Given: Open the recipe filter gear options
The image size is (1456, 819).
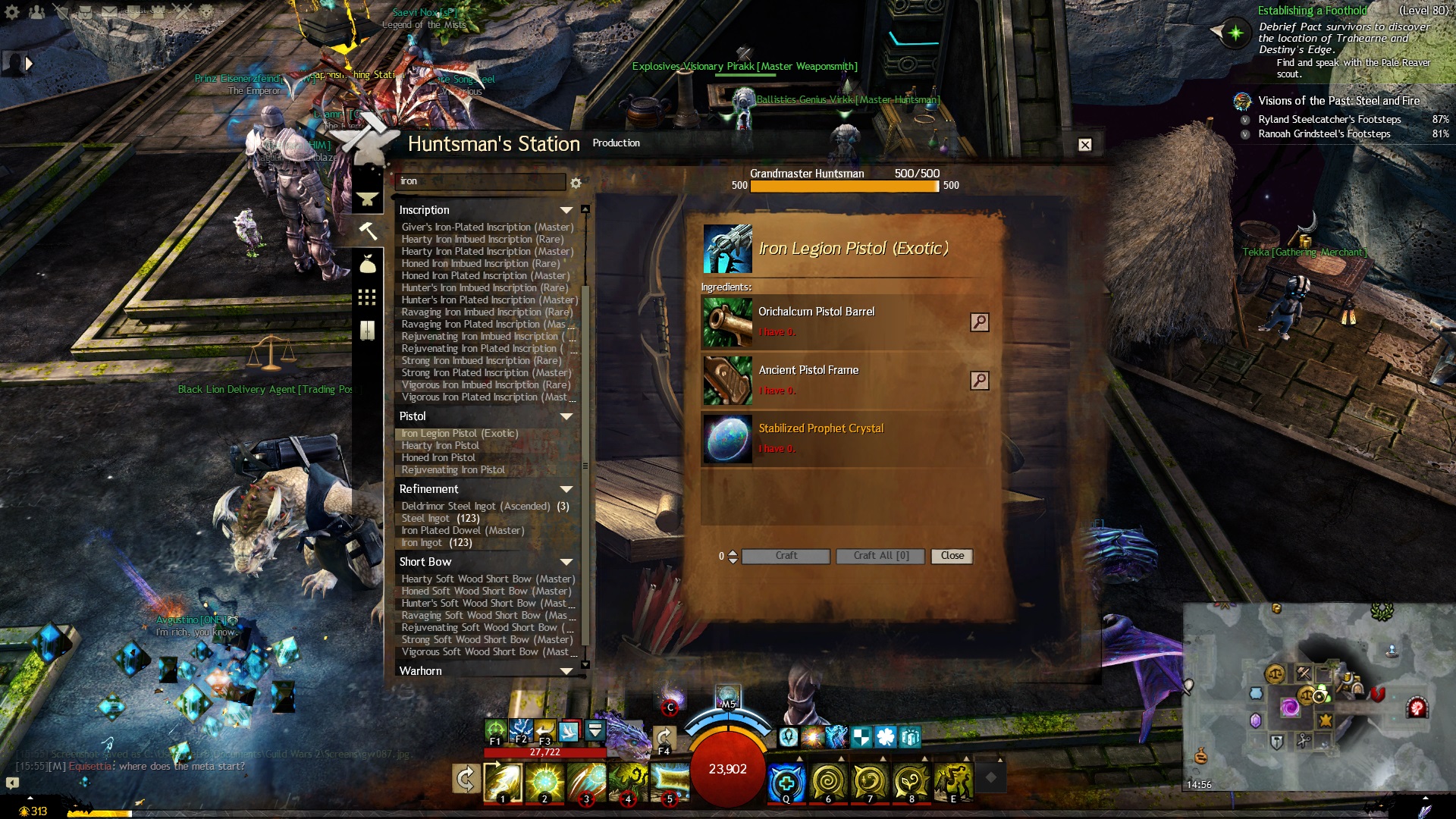Looking at the screenshot, I should (x=576, y=183).
